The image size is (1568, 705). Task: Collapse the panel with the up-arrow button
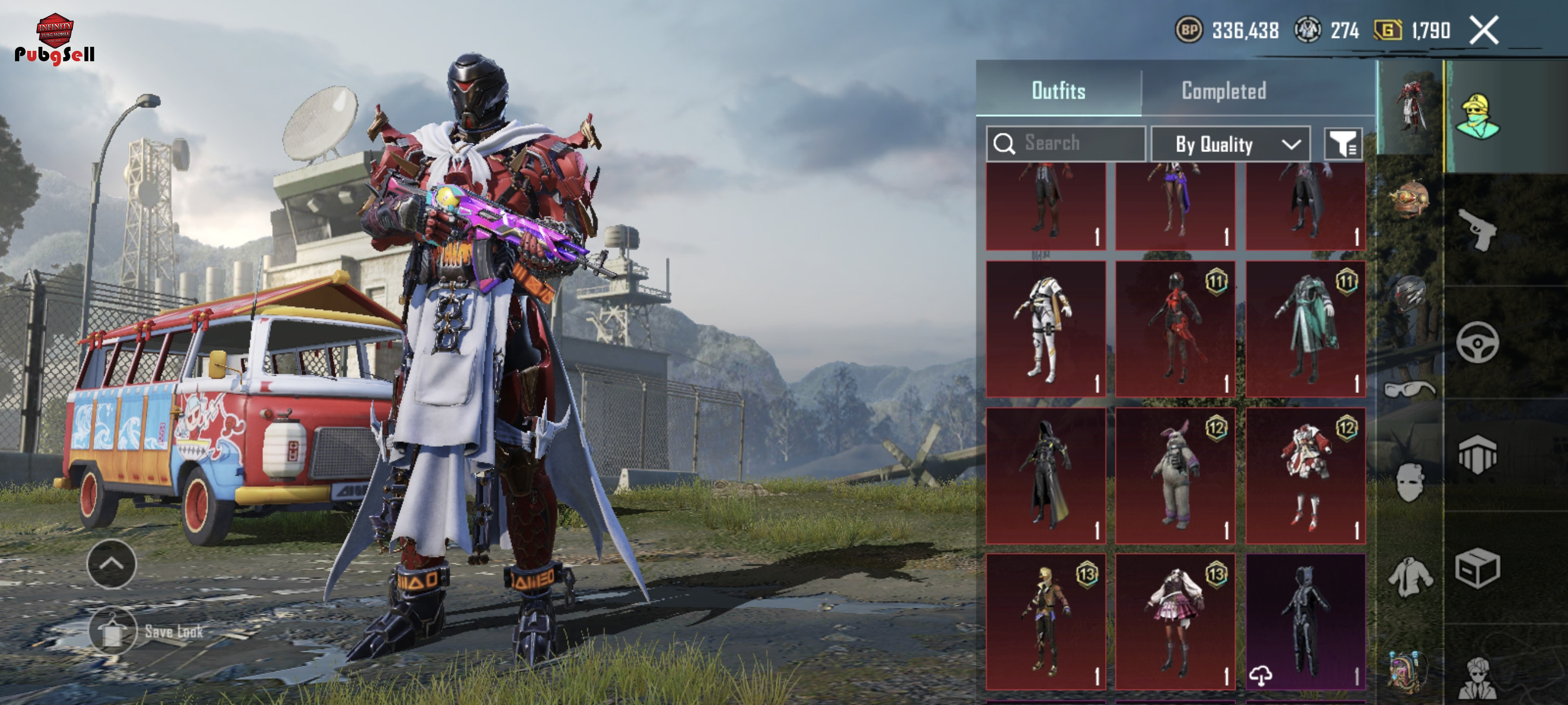tap(112, 564)
